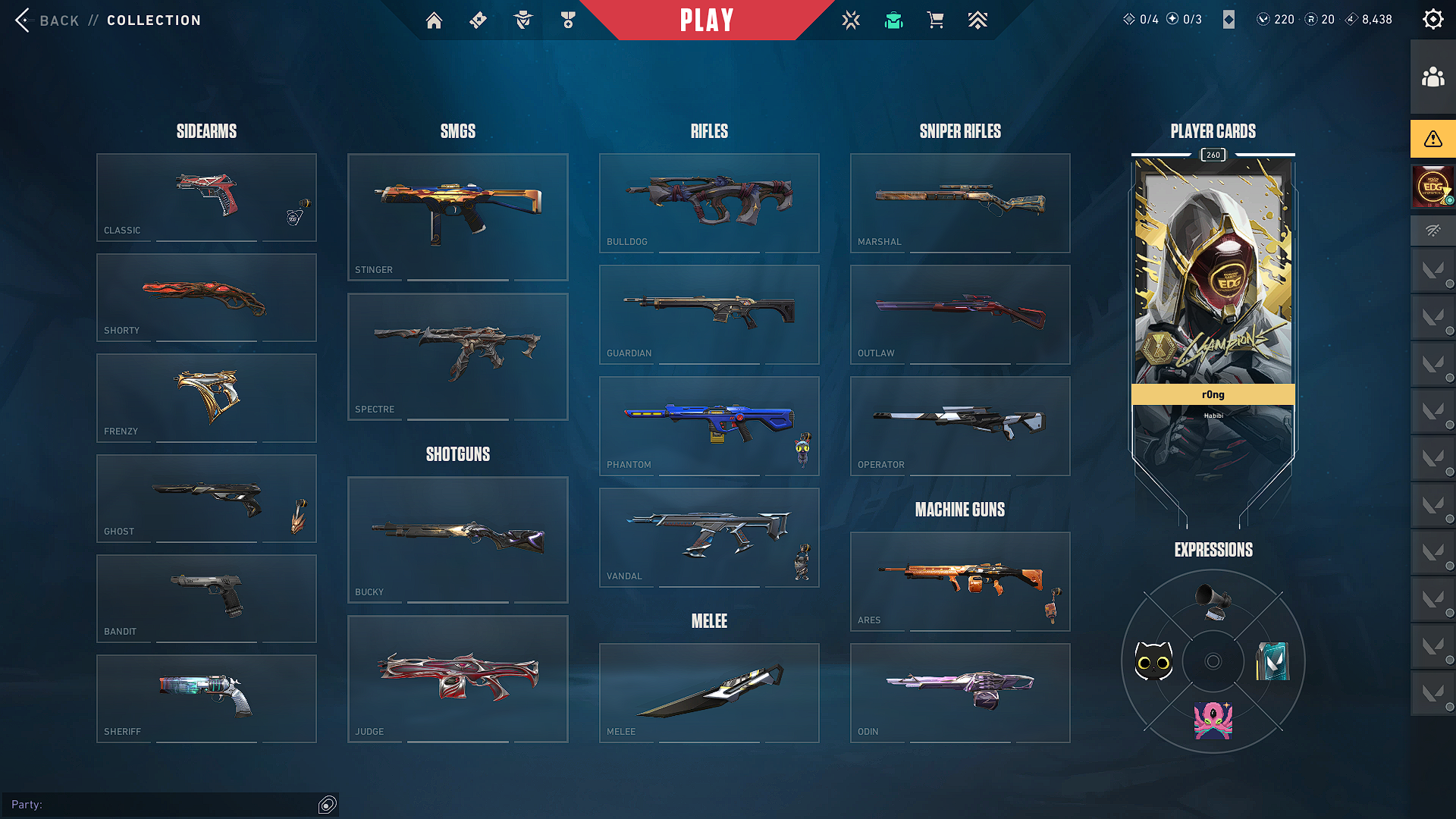The width and height of the screenshot is (1456, 819).
Task: Select the Vandal rifle slot
Action: (709, 537)
